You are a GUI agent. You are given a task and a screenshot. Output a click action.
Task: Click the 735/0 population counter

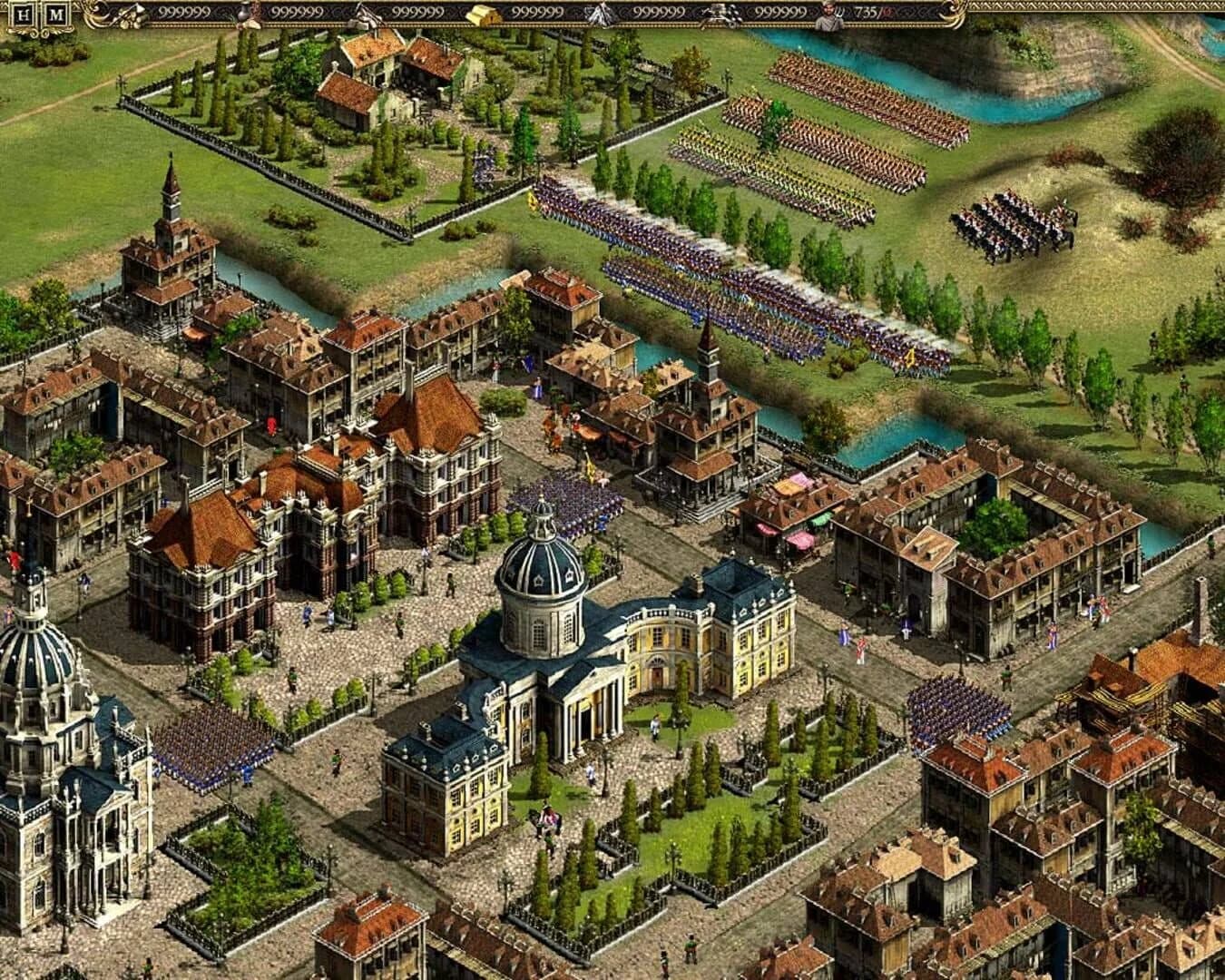tap(867, 13)
